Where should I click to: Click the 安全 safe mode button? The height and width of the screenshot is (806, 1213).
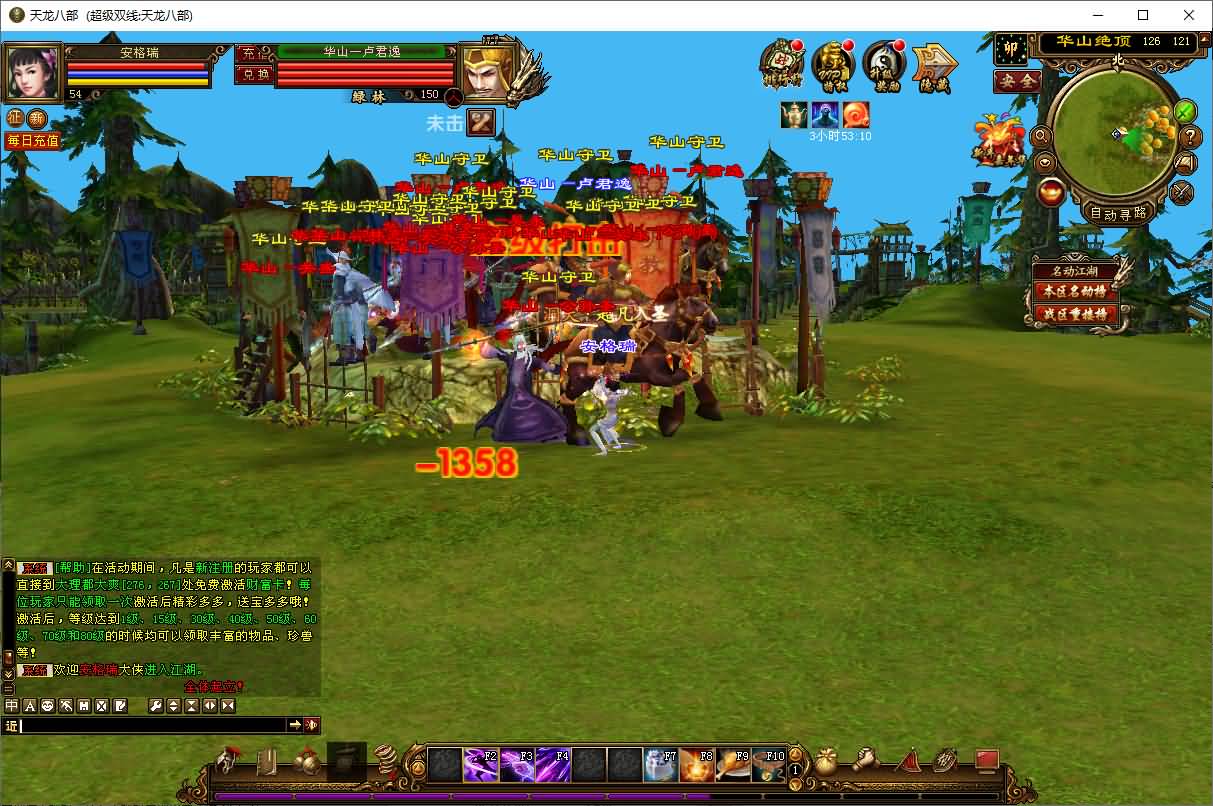pyautogui.click(x=1018, y=82)
